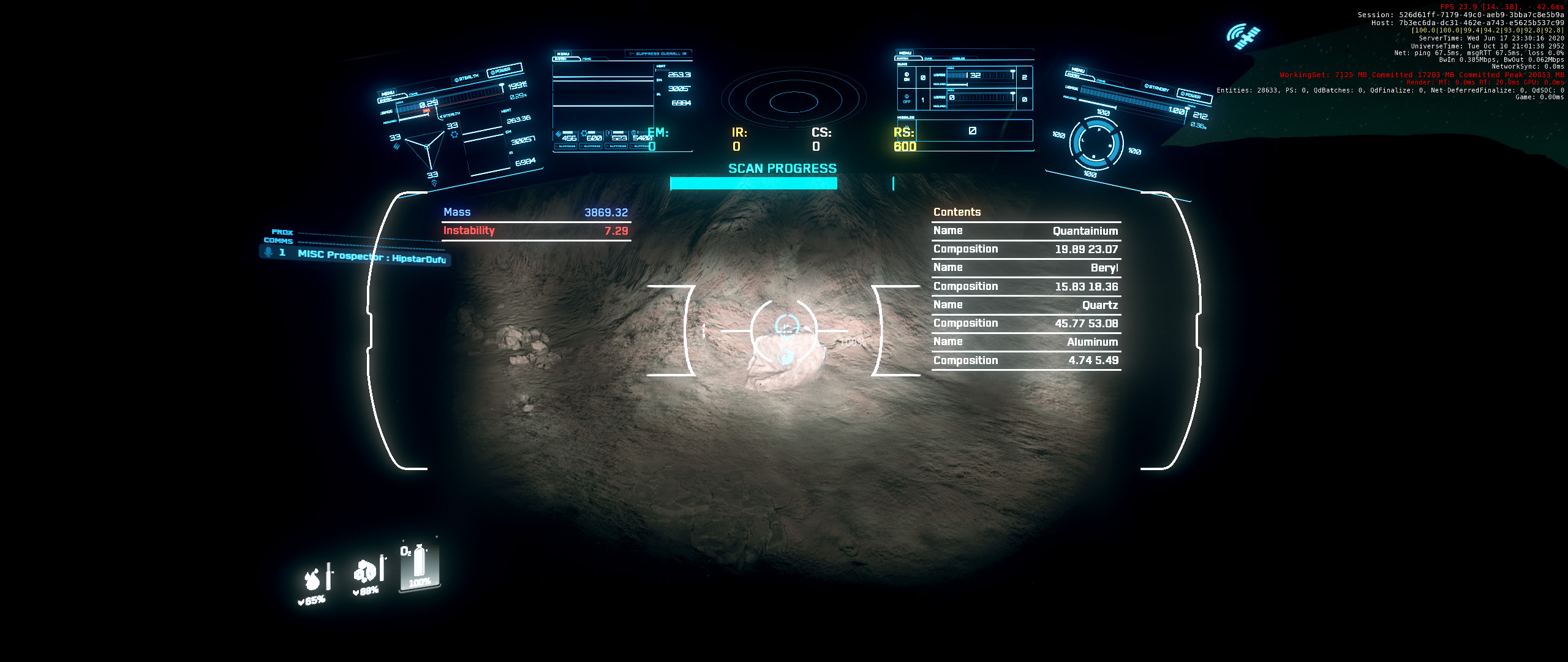Toggle the comms microphone icon
The width and height of the screenshot is (1568, 662).
click(x=268, y=251)
